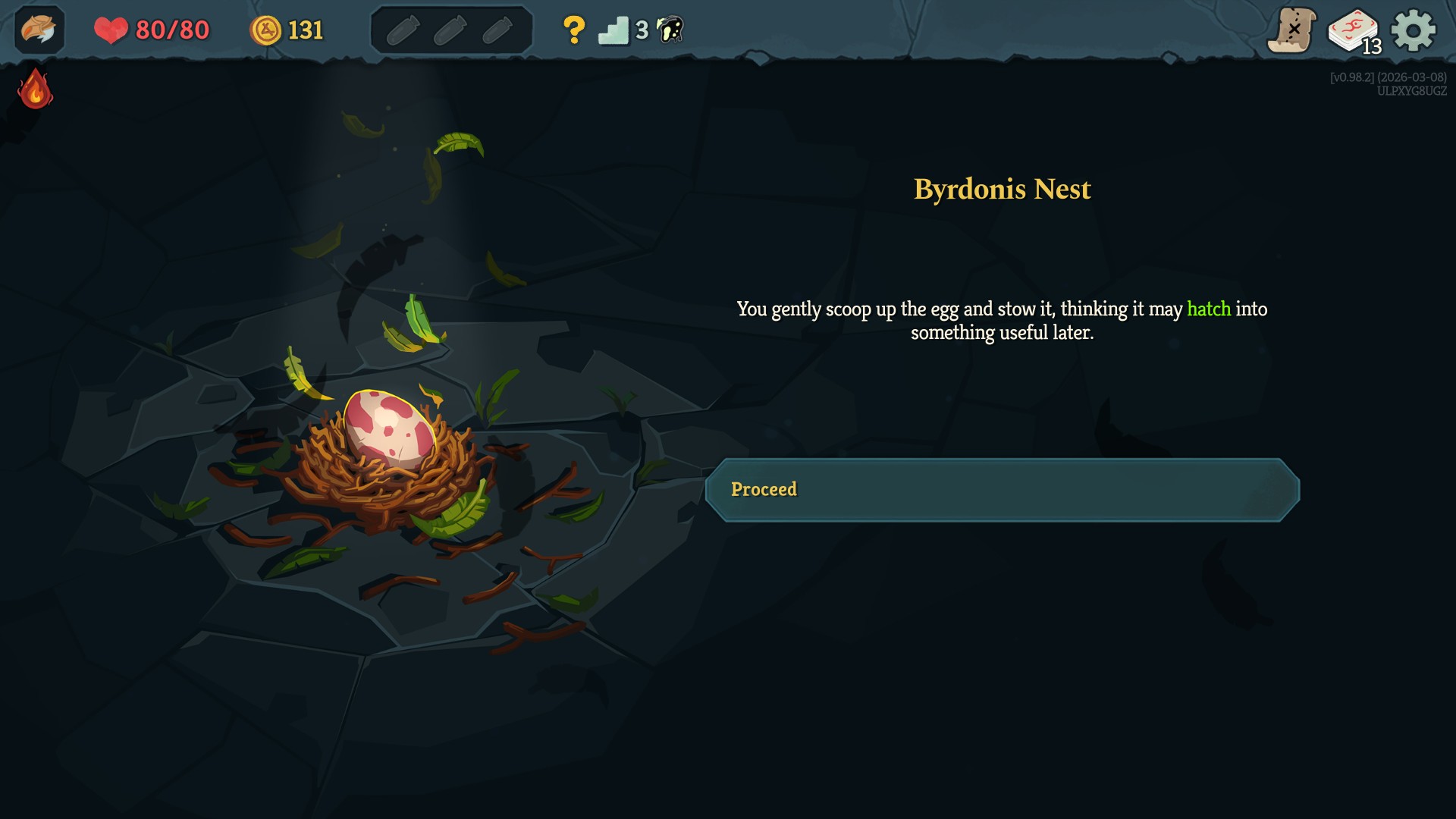Screen dimensions: 1456x819
Task: Click the gold coin currency icon
Action: click(x=268, y=30)
